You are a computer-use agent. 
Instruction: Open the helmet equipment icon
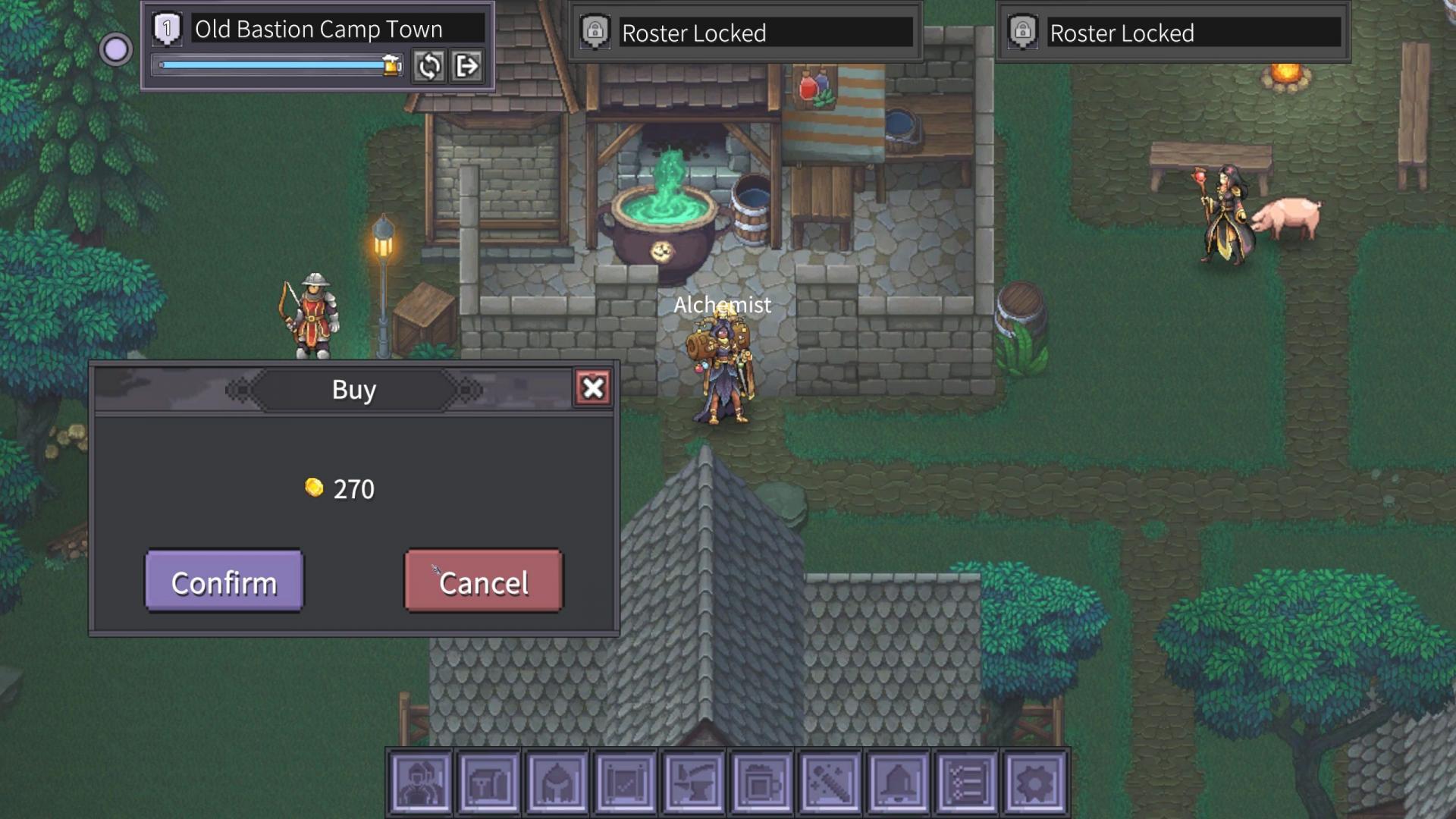(557, 783)
